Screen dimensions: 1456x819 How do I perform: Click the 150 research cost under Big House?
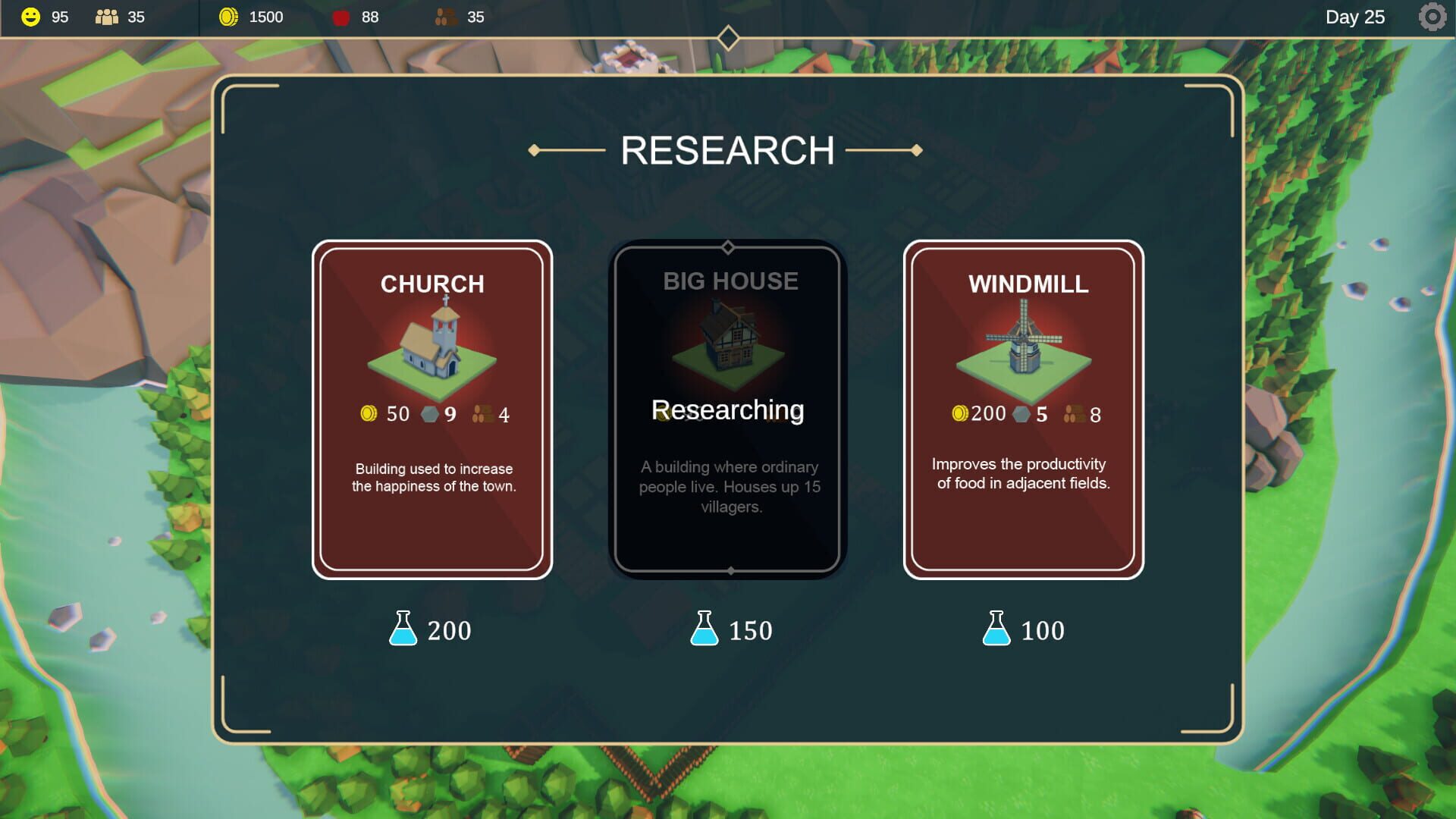[x=749, y=629]
